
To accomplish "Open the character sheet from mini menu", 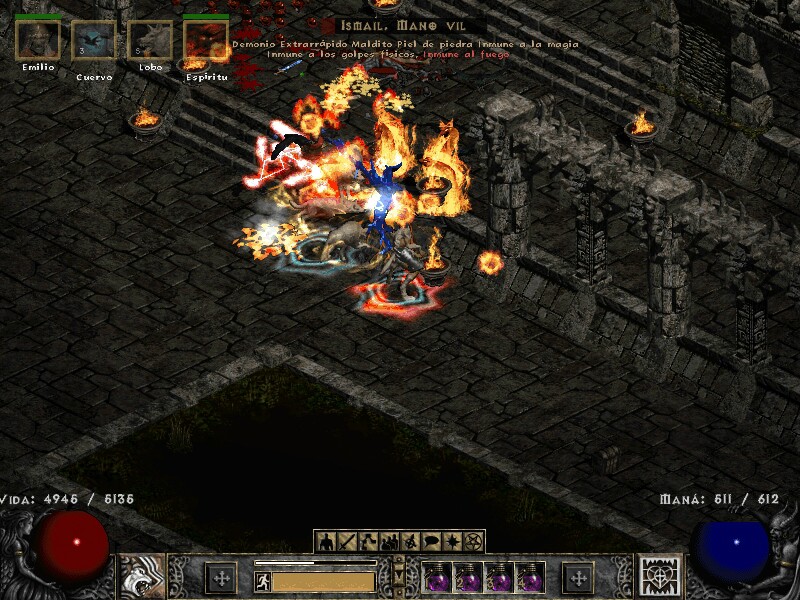I will tap(326, 542).
